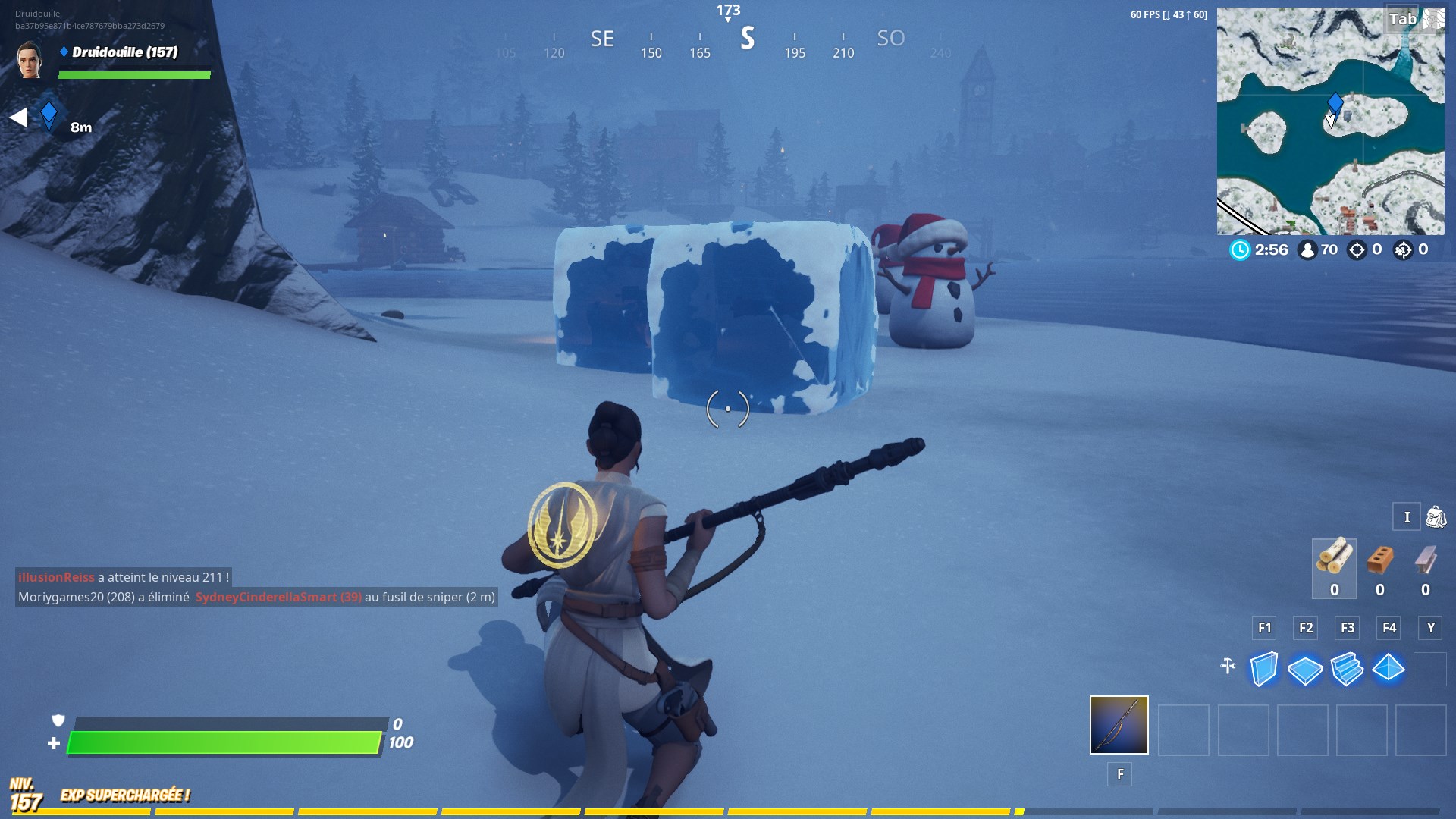Click the players remaining icon showing 70
This screenshot has height=819, width=1456.
coord(1308,250)
